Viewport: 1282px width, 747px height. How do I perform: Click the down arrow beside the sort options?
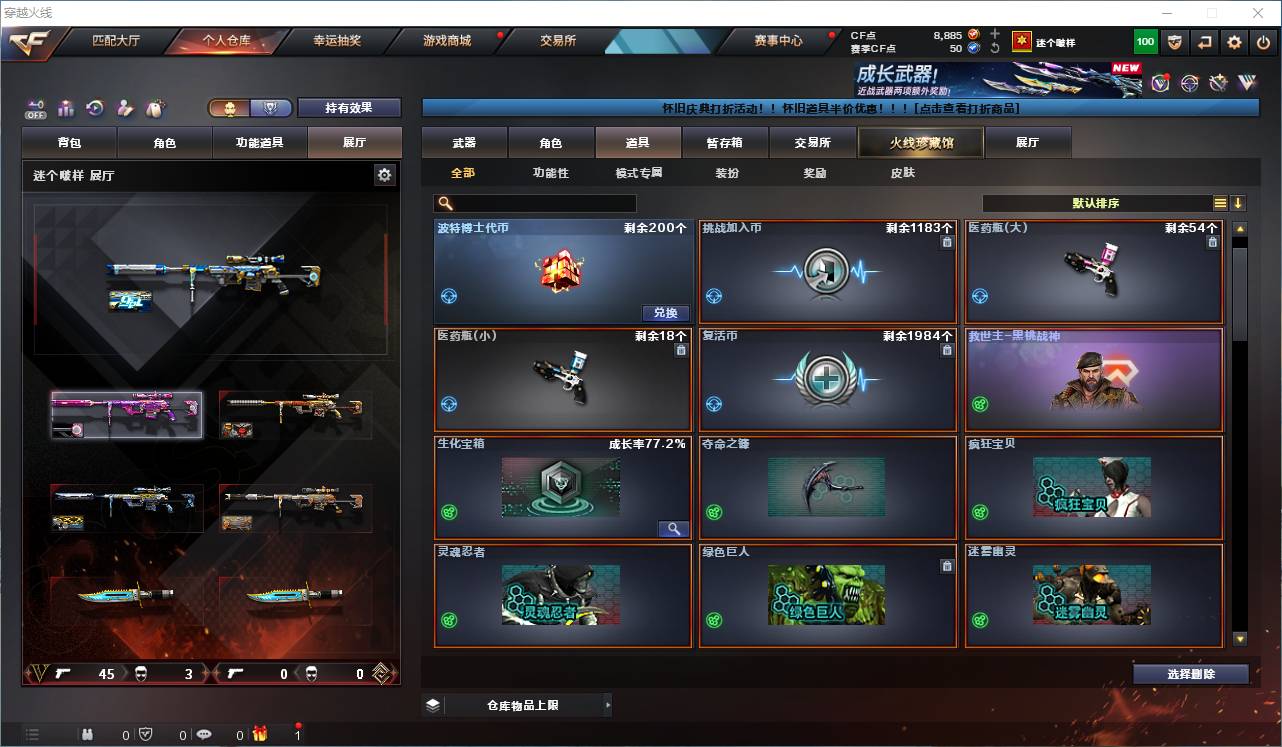[x=1240, y=204]
